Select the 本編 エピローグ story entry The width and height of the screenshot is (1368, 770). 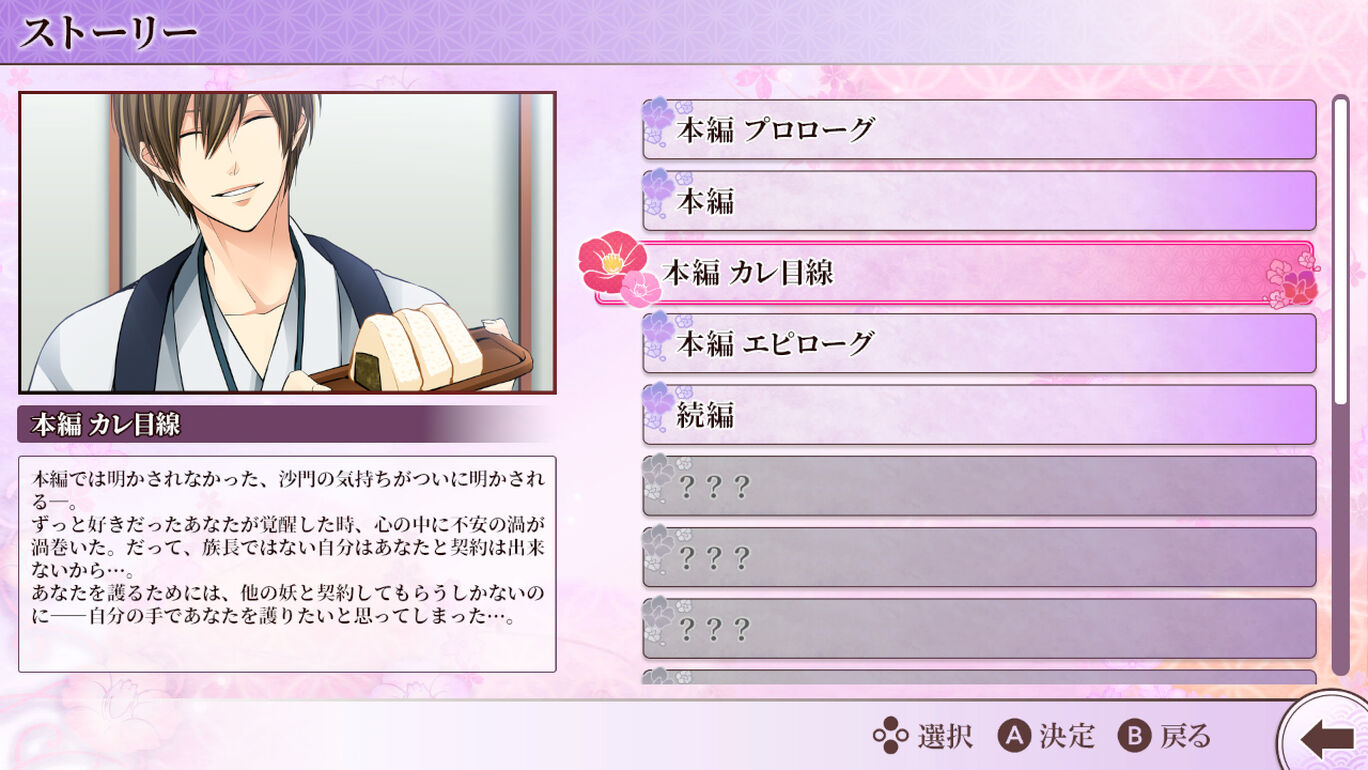click(x=978, y=343)
